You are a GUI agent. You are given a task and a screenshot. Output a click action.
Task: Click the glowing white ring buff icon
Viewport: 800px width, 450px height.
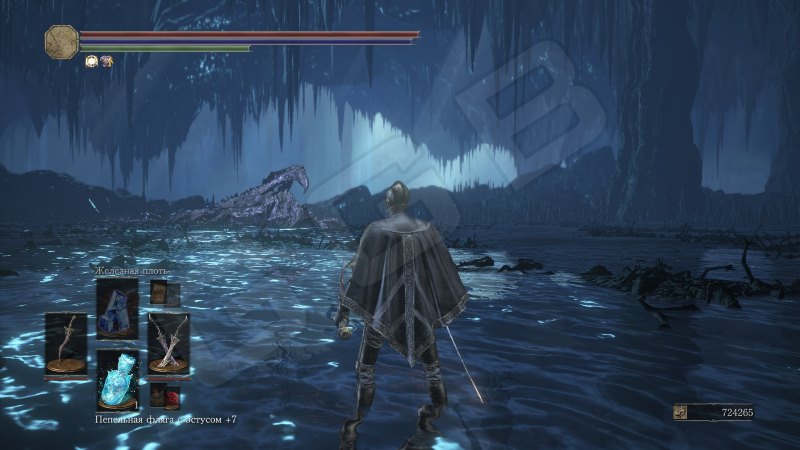(90, 61)
